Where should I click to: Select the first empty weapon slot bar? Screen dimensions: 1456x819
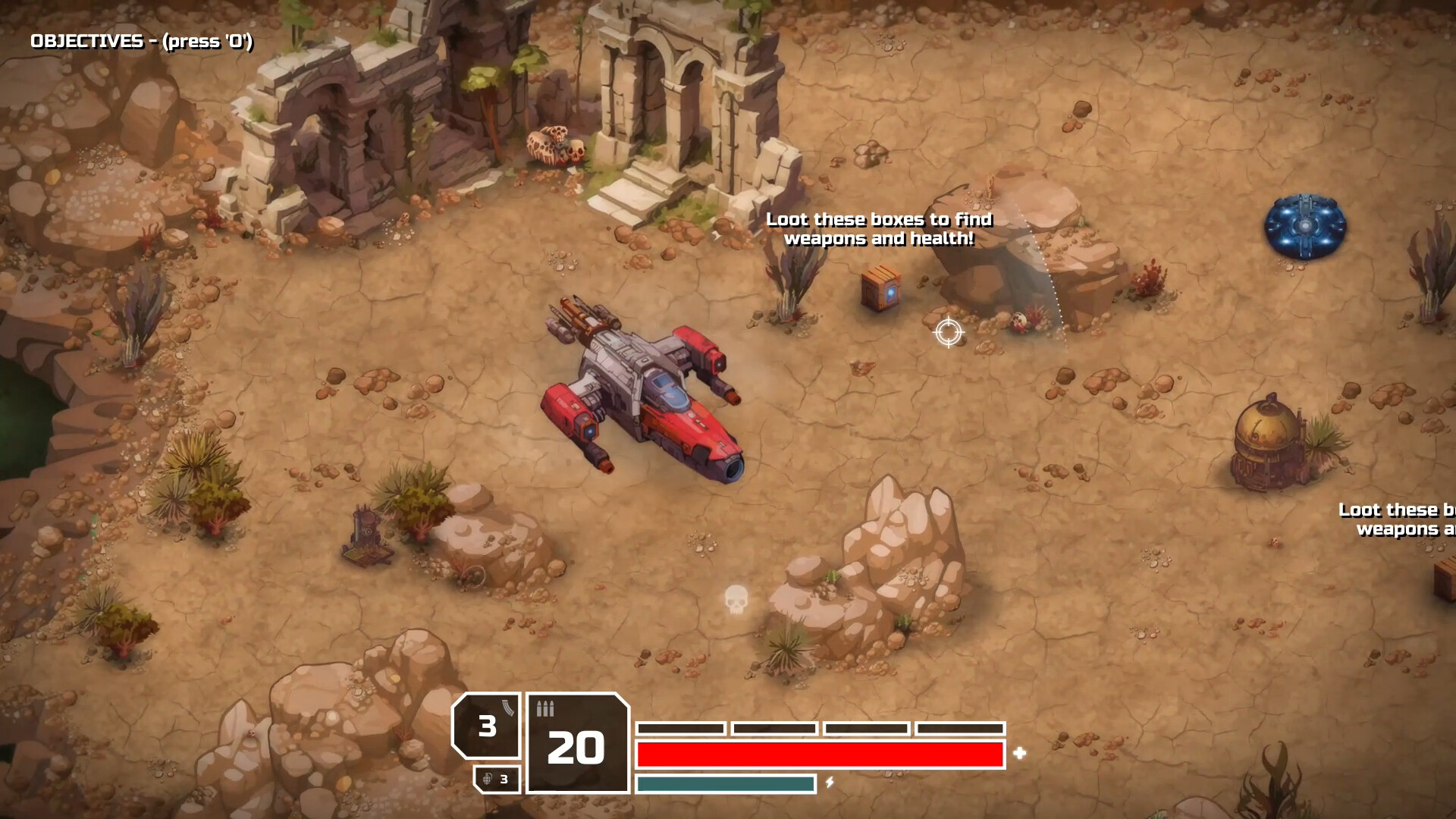click(x=681, y=727)
